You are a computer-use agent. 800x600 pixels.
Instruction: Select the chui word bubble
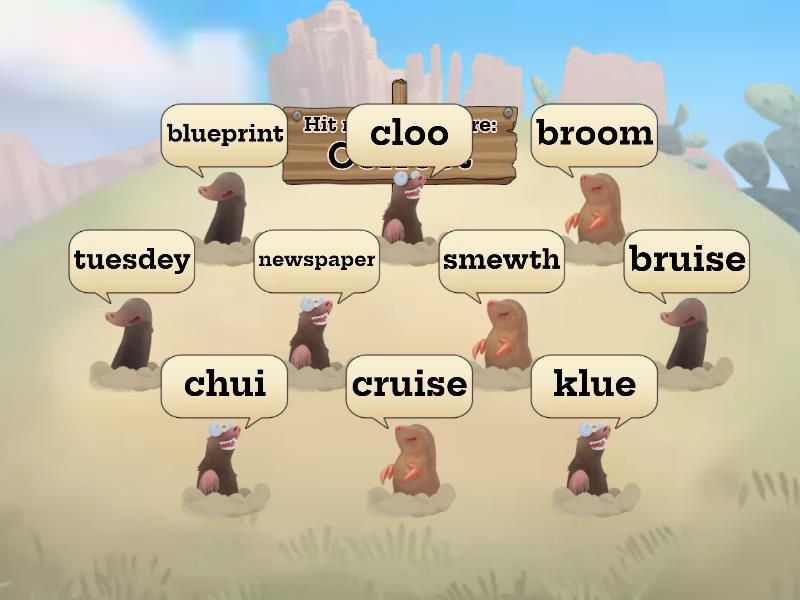click(224, 384)
